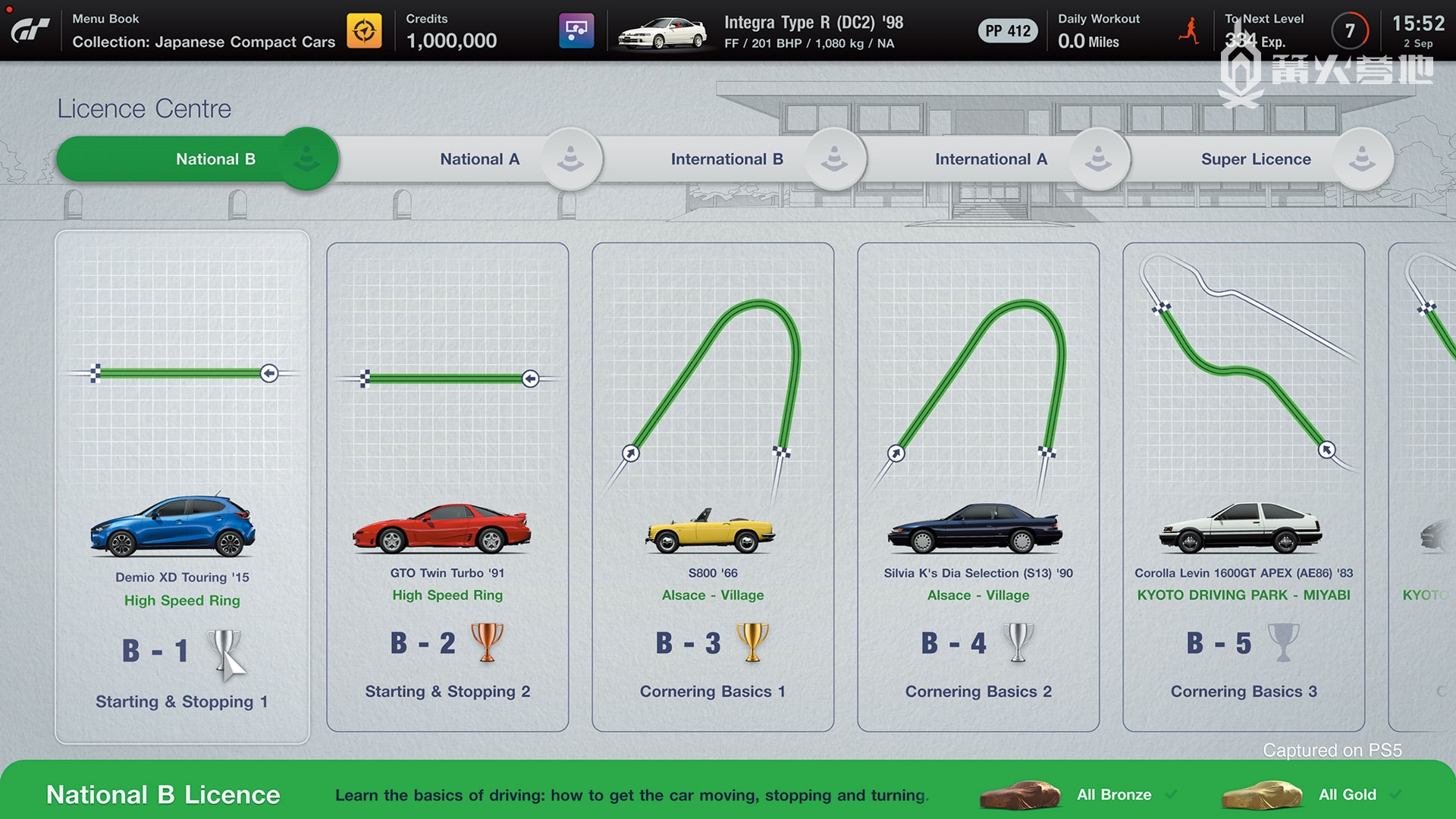
Task: Open test B-3 Cornering Basics 1
Action: click(713, 487)
